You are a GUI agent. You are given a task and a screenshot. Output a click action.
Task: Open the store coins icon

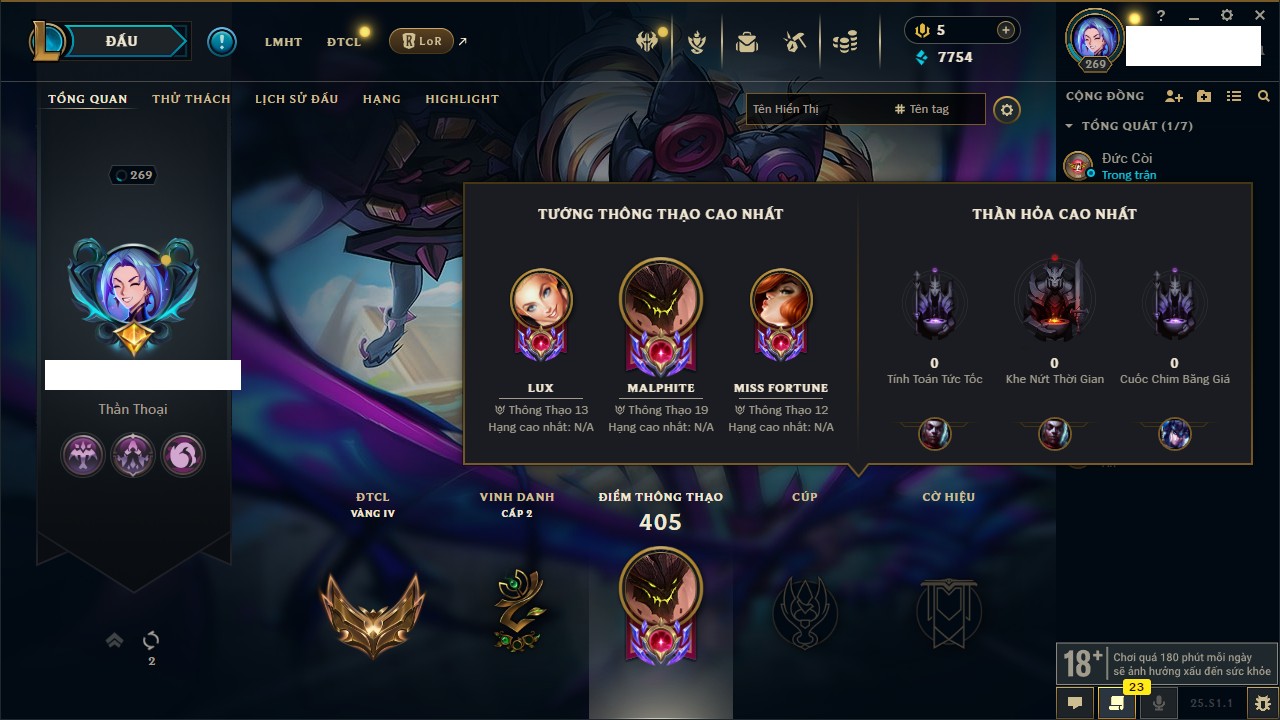[x=846, y=42]
